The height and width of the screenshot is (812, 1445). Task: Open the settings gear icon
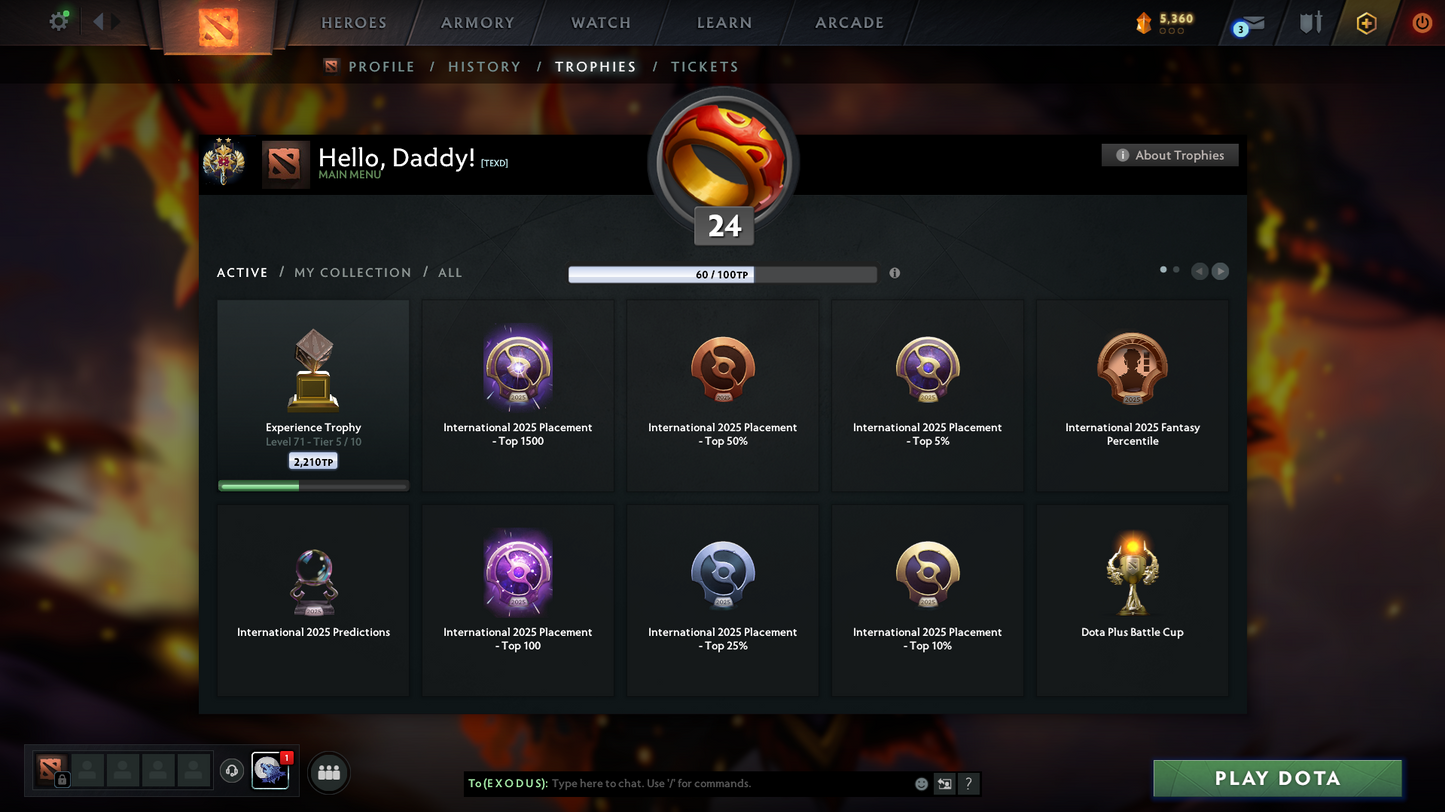[59, 21]
